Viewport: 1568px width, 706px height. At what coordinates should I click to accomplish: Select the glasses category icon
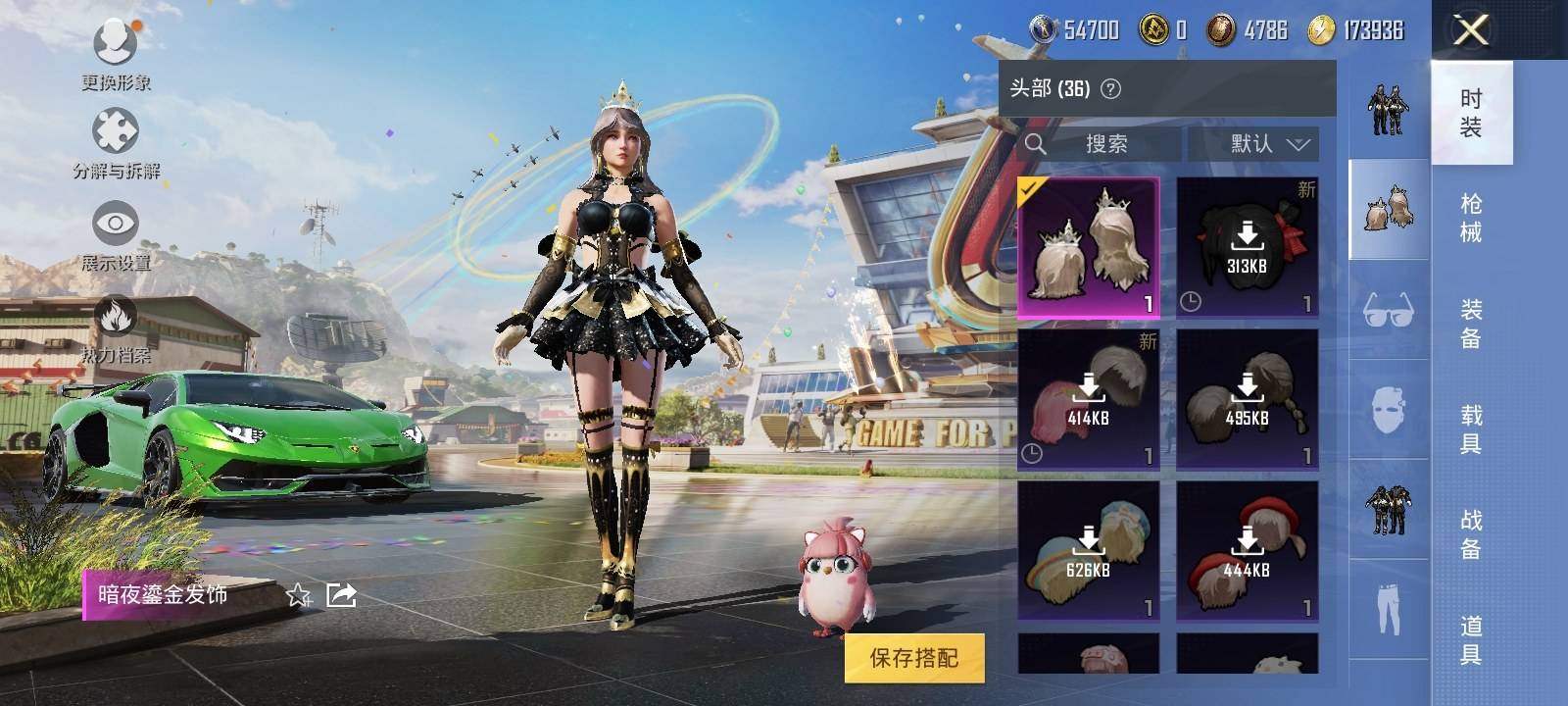[x=1388, y=310]
